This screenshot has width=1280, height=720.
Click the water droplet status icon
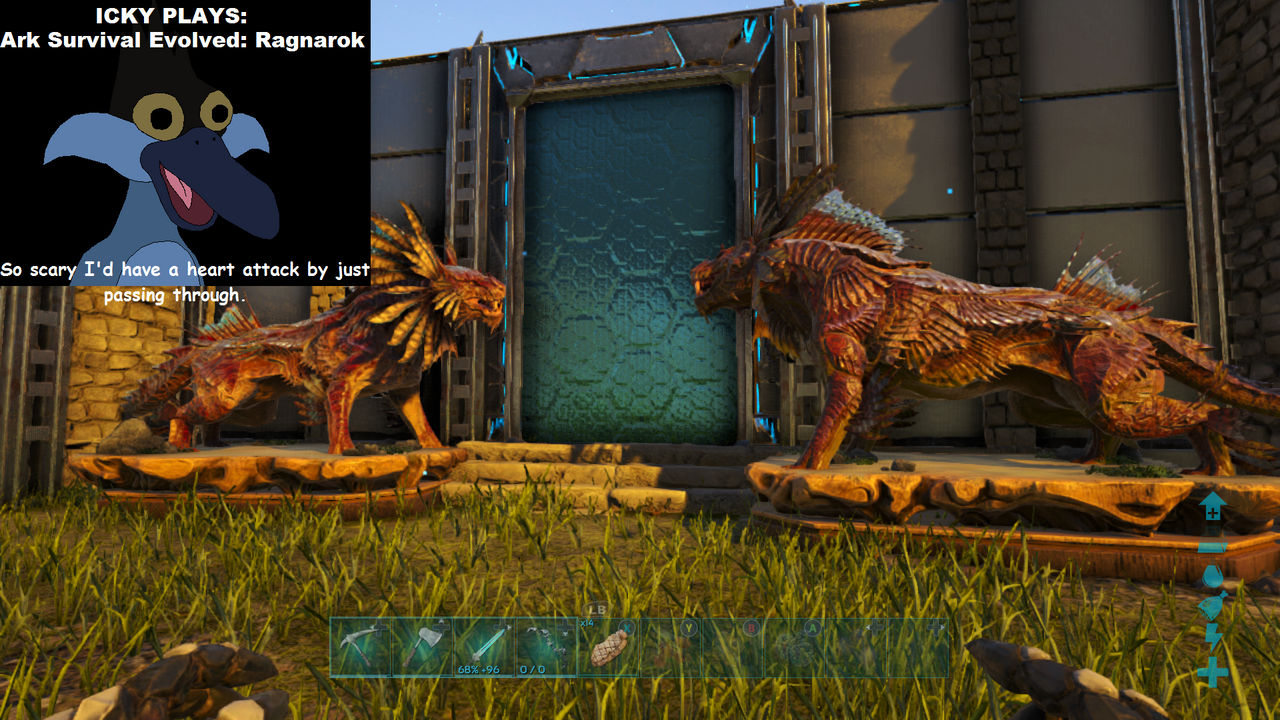(x=1211, y=575)
